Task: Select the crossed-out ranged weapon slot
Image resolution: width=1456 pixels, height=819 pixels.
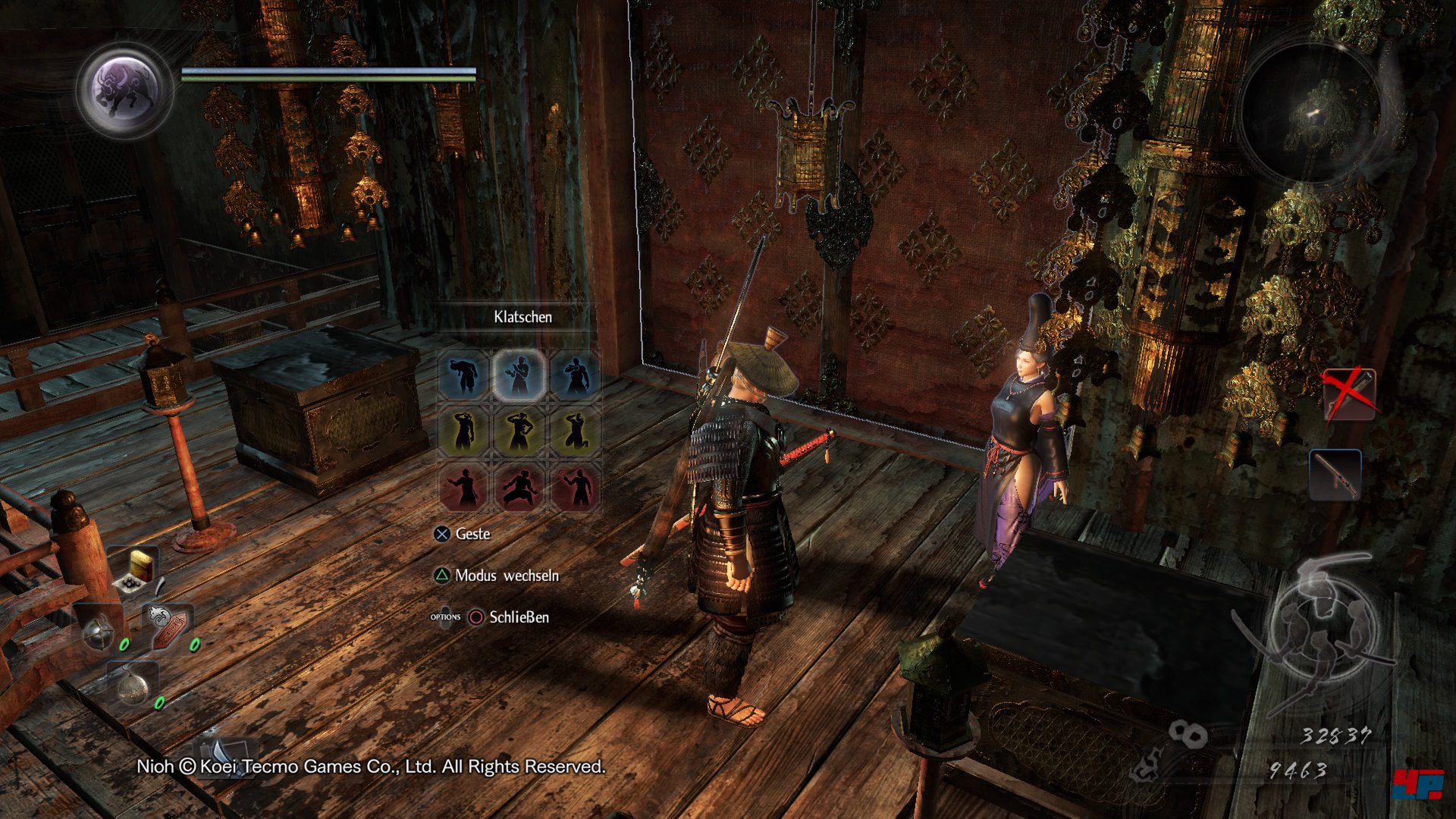Action: tap(1348, 394)
